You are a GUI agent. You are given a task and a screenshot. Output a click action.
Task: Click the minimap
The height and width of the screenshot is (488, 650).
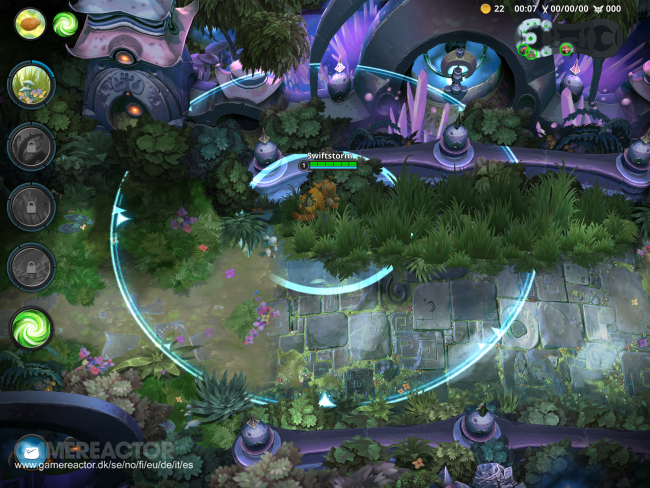566,38
